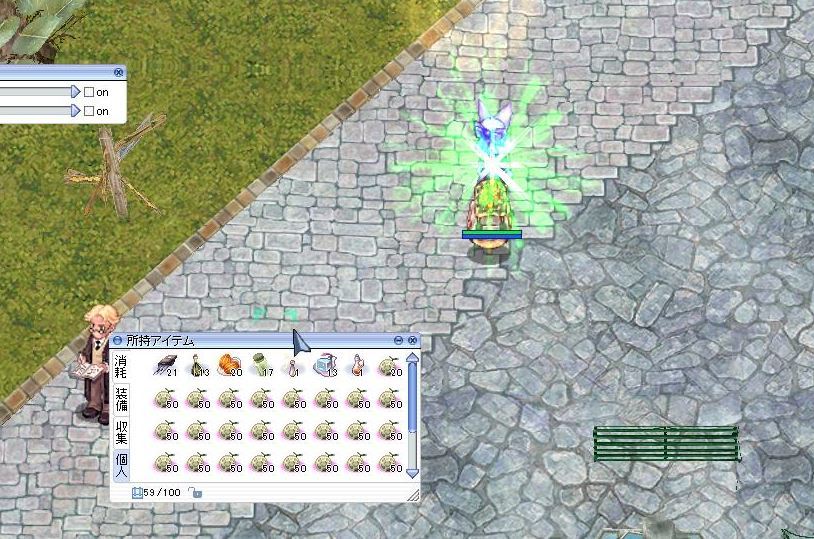The image size is (814, 539).
Task: Select the 個人 personal tab
Action: click(121, 465)
